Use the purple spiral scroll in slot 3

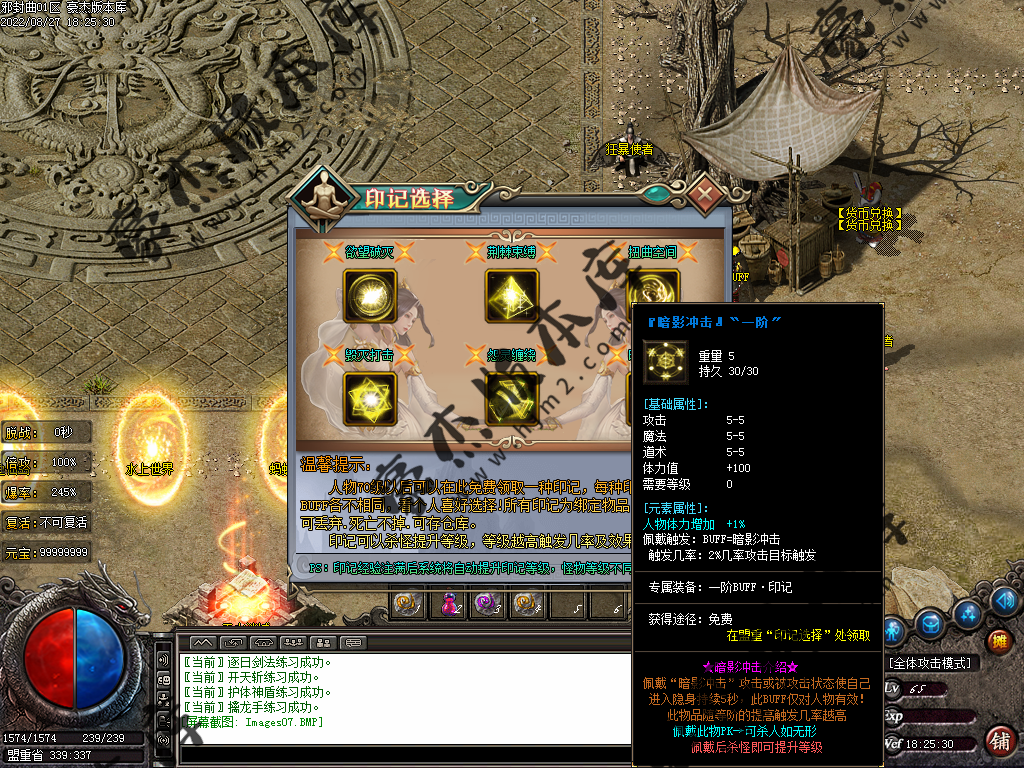coord(486,604)
